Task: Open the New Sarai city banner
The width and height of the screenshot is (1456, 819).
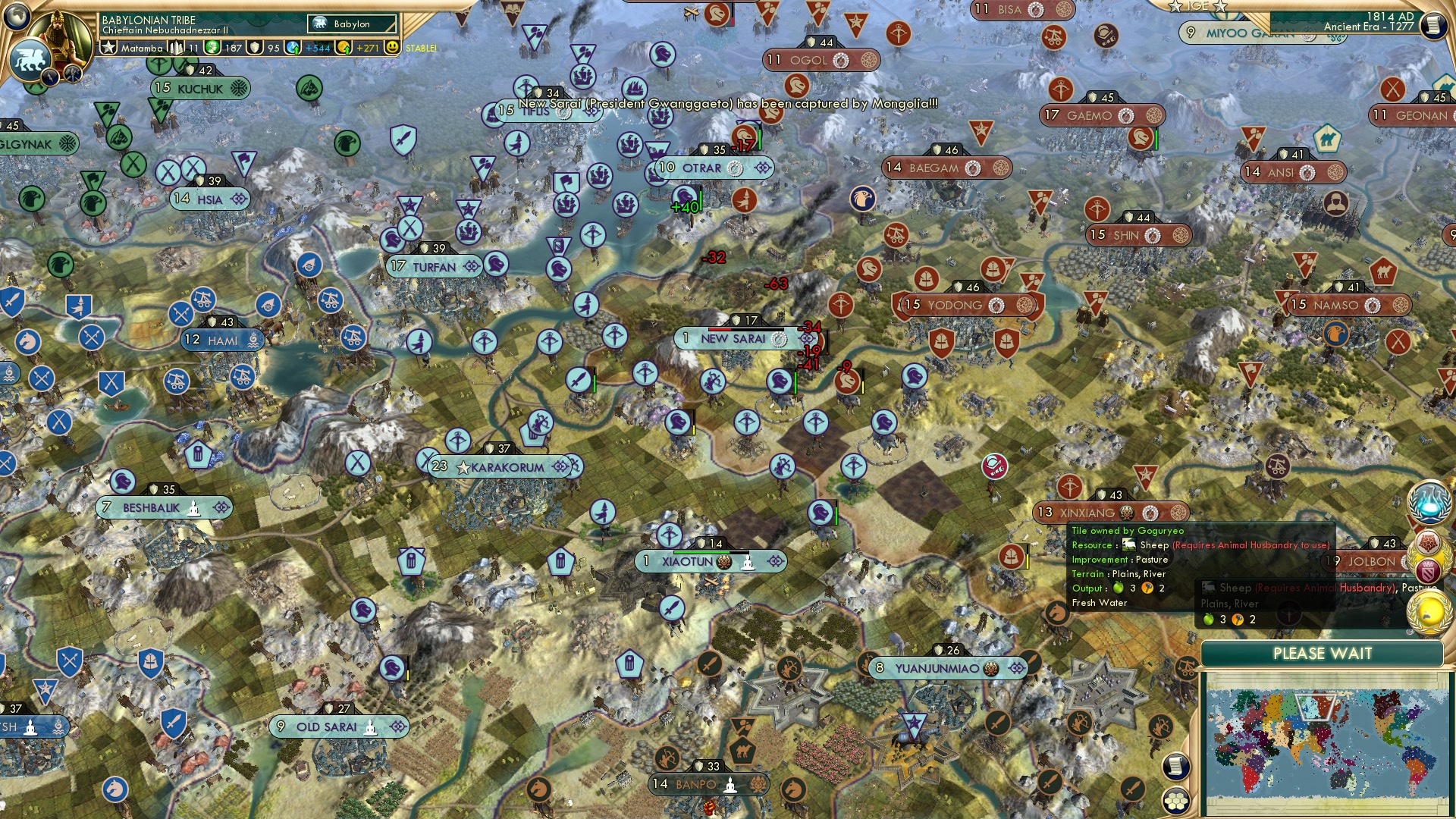Action: [733, 339]
